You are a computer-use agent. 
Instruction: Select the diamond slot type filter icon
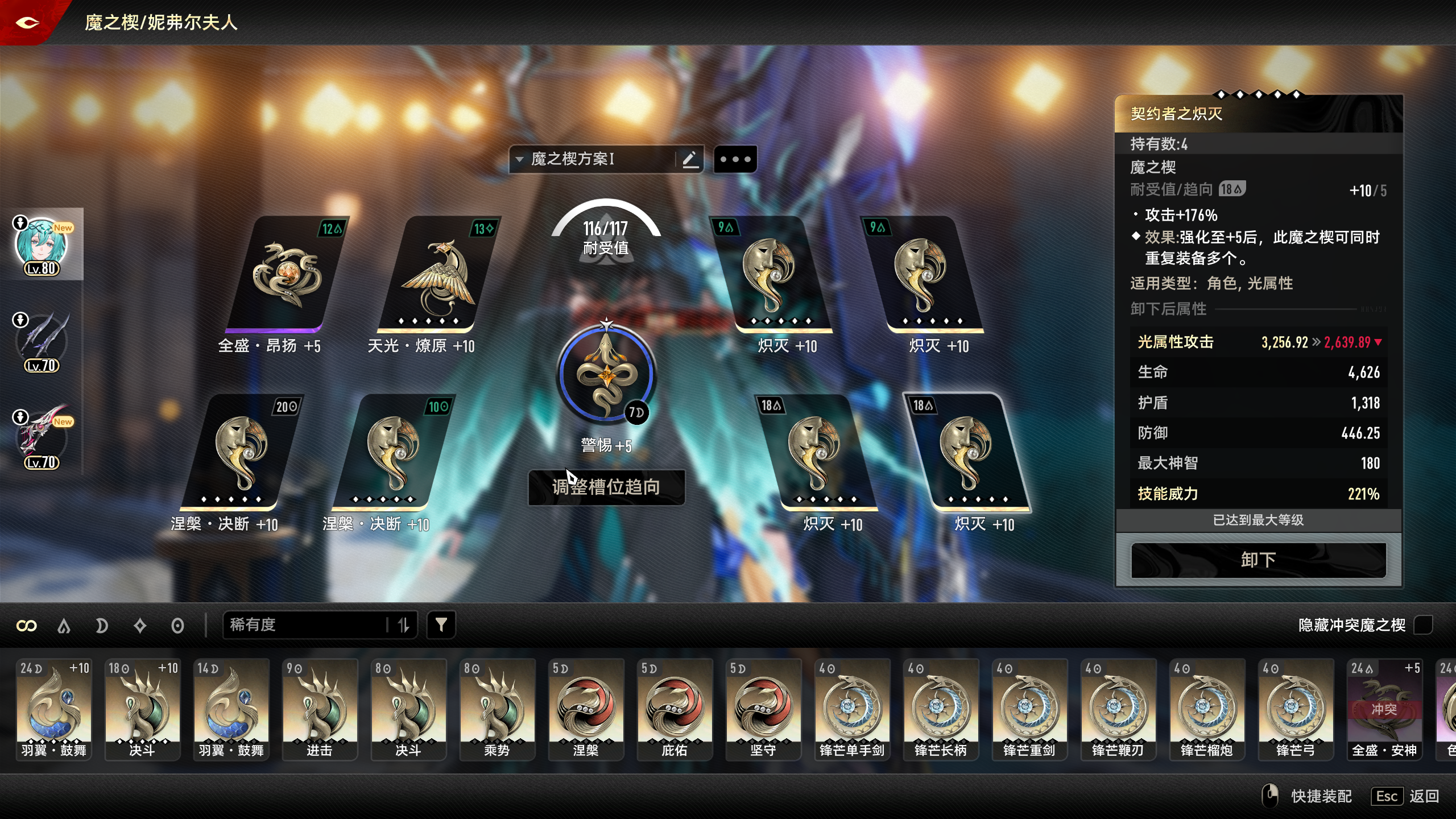140,625
